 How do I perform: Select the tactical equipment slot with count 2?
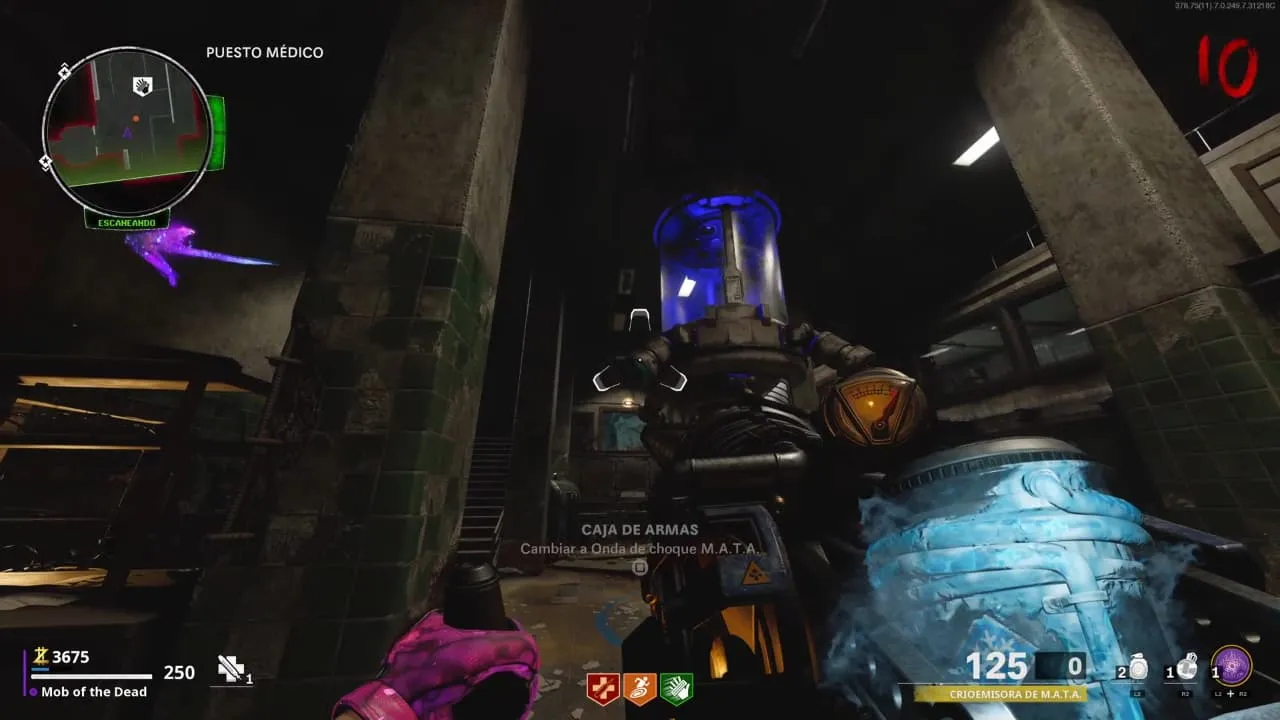pos(1136,668)
